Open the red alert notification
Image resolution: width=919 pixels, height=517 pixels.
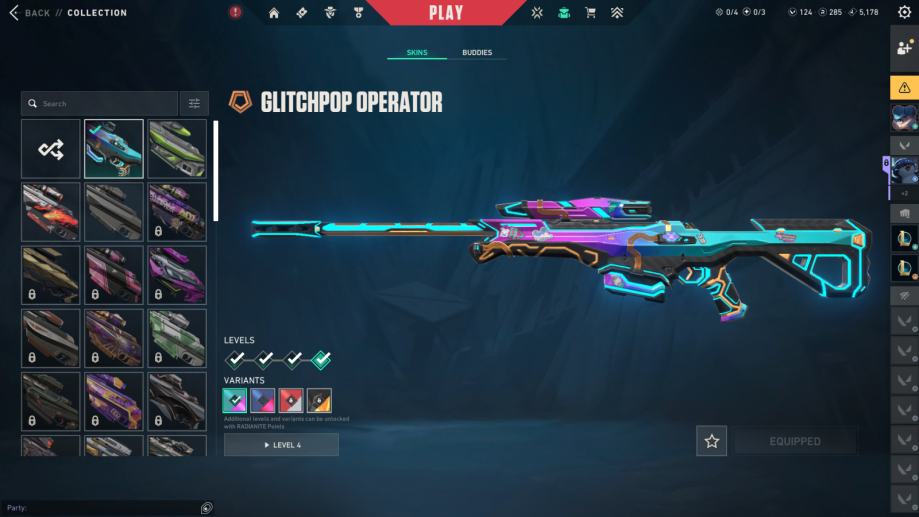pyautogui.click(x=236, y=13)
